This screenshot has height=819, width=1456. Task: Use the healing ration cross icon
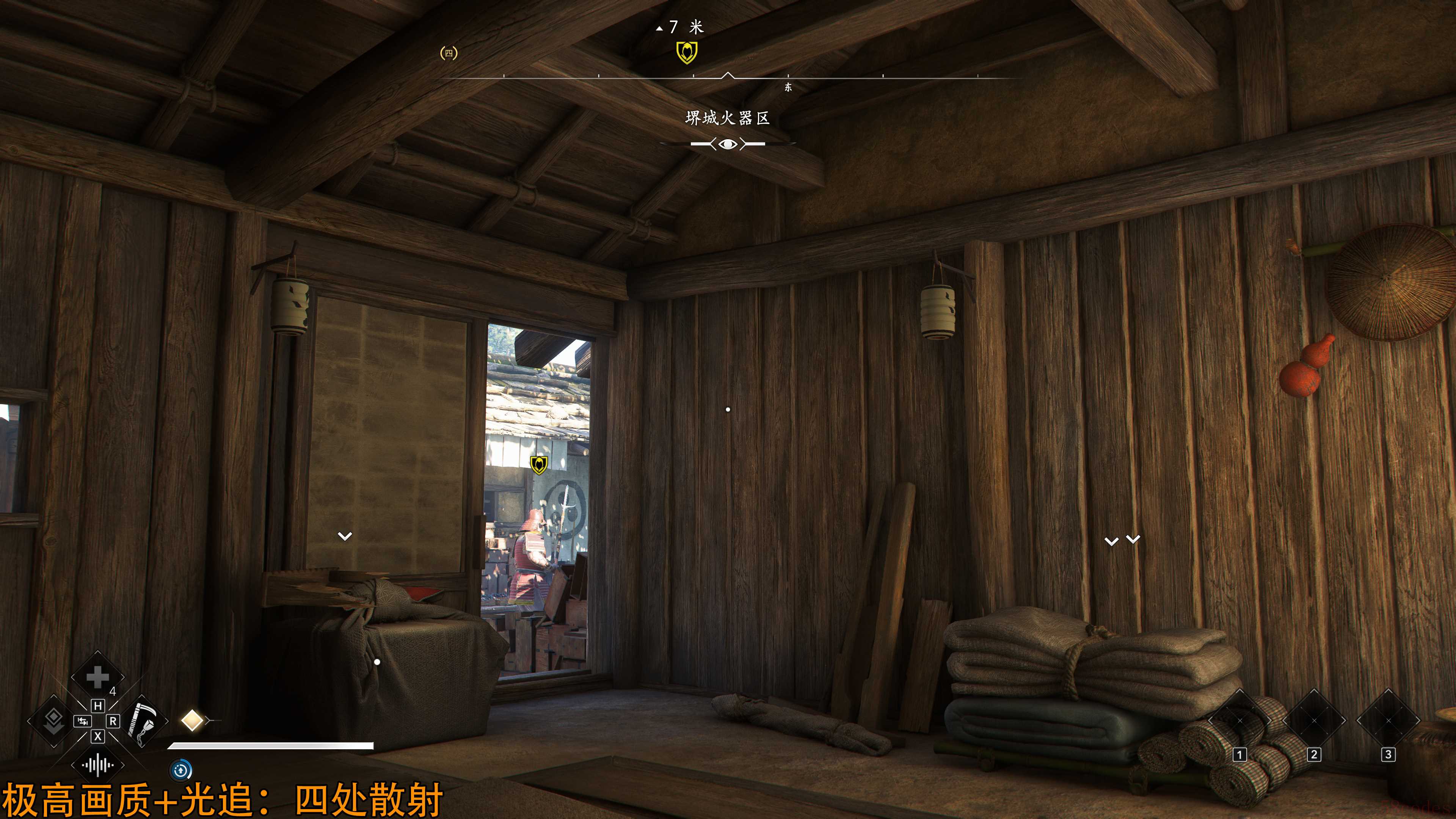click(97, 677)
